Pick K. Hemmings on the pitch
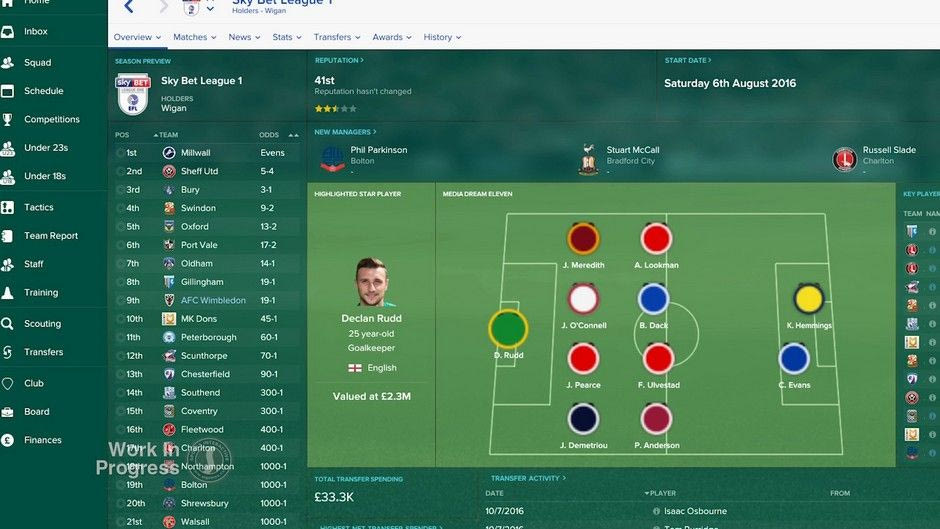This screenshot has width=940, height=529. [x=808, y=299]
